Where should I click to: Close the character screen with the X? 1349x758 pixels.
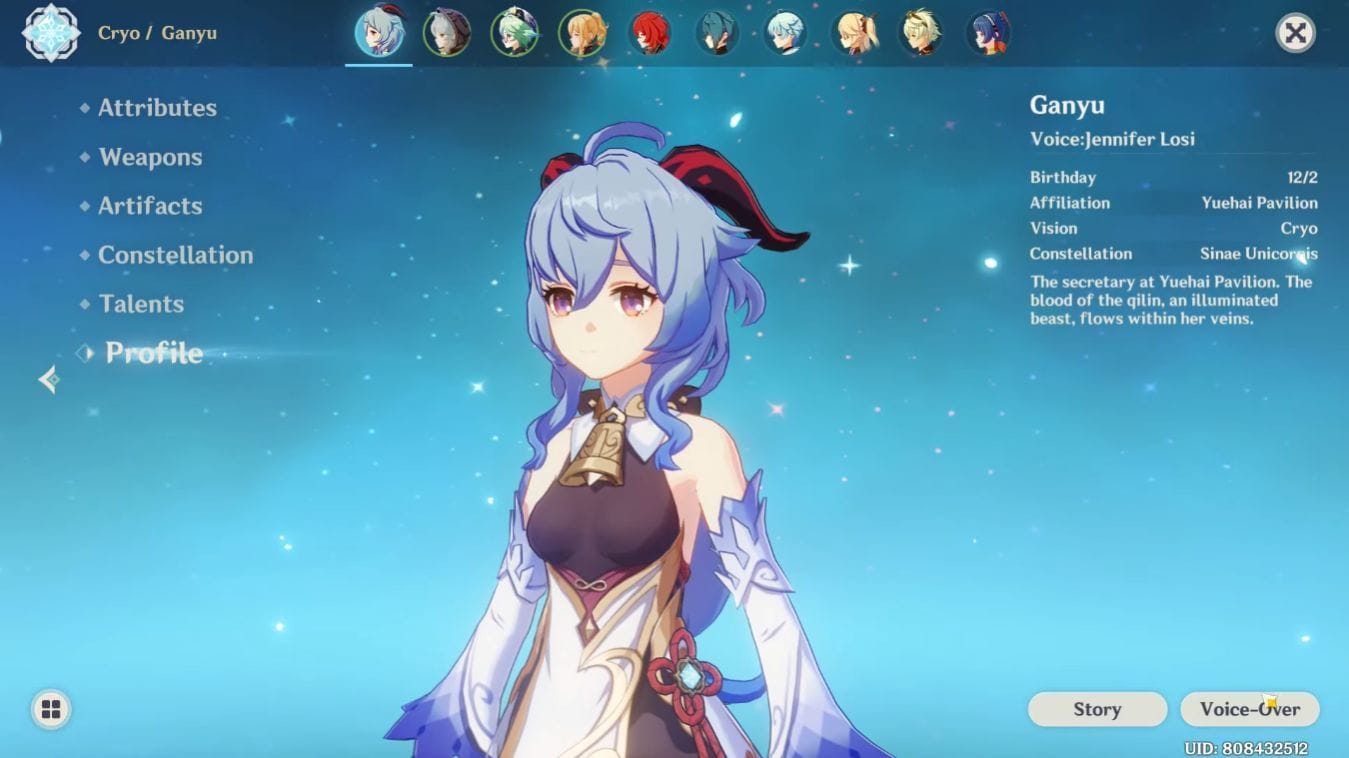pos(1295,33)
